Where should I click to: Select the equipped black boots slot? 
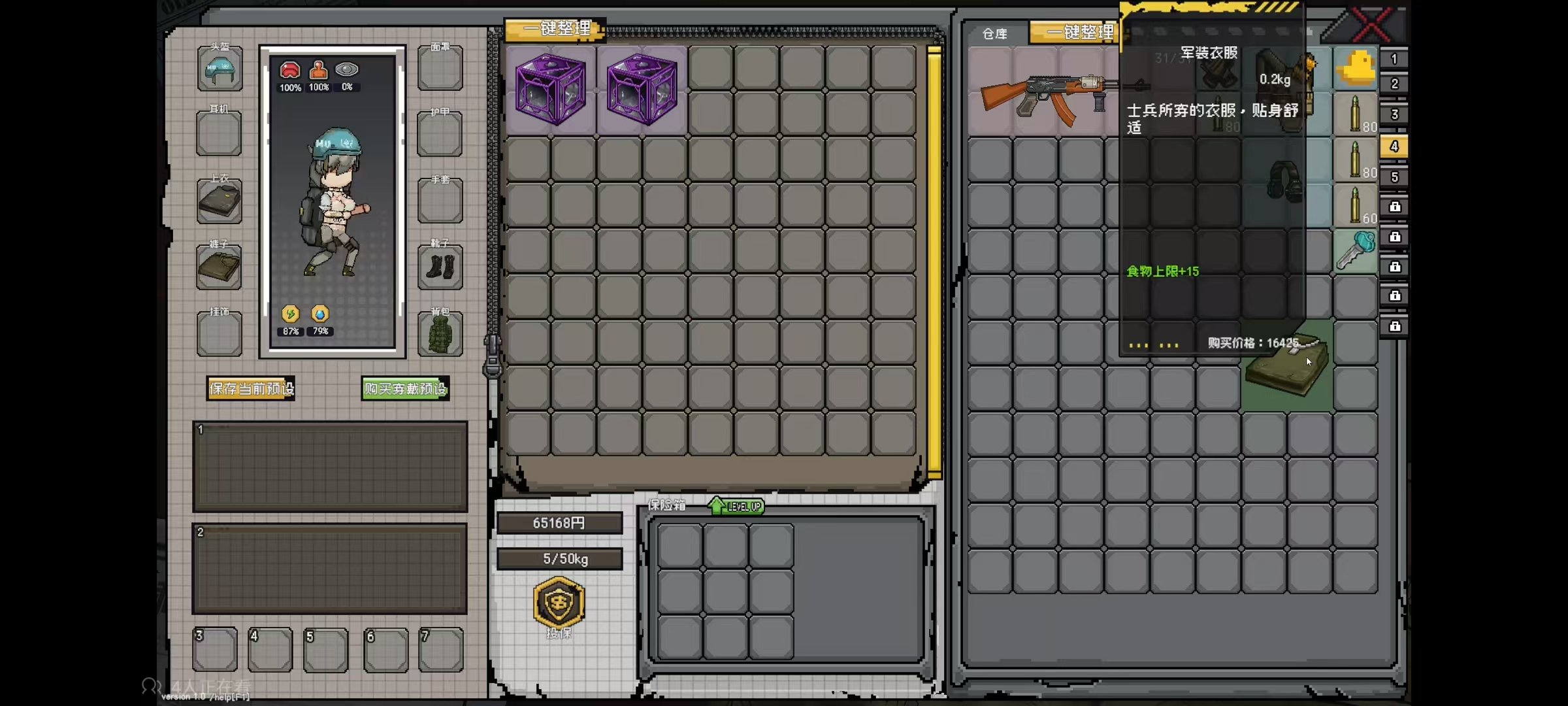coord(440,267)
